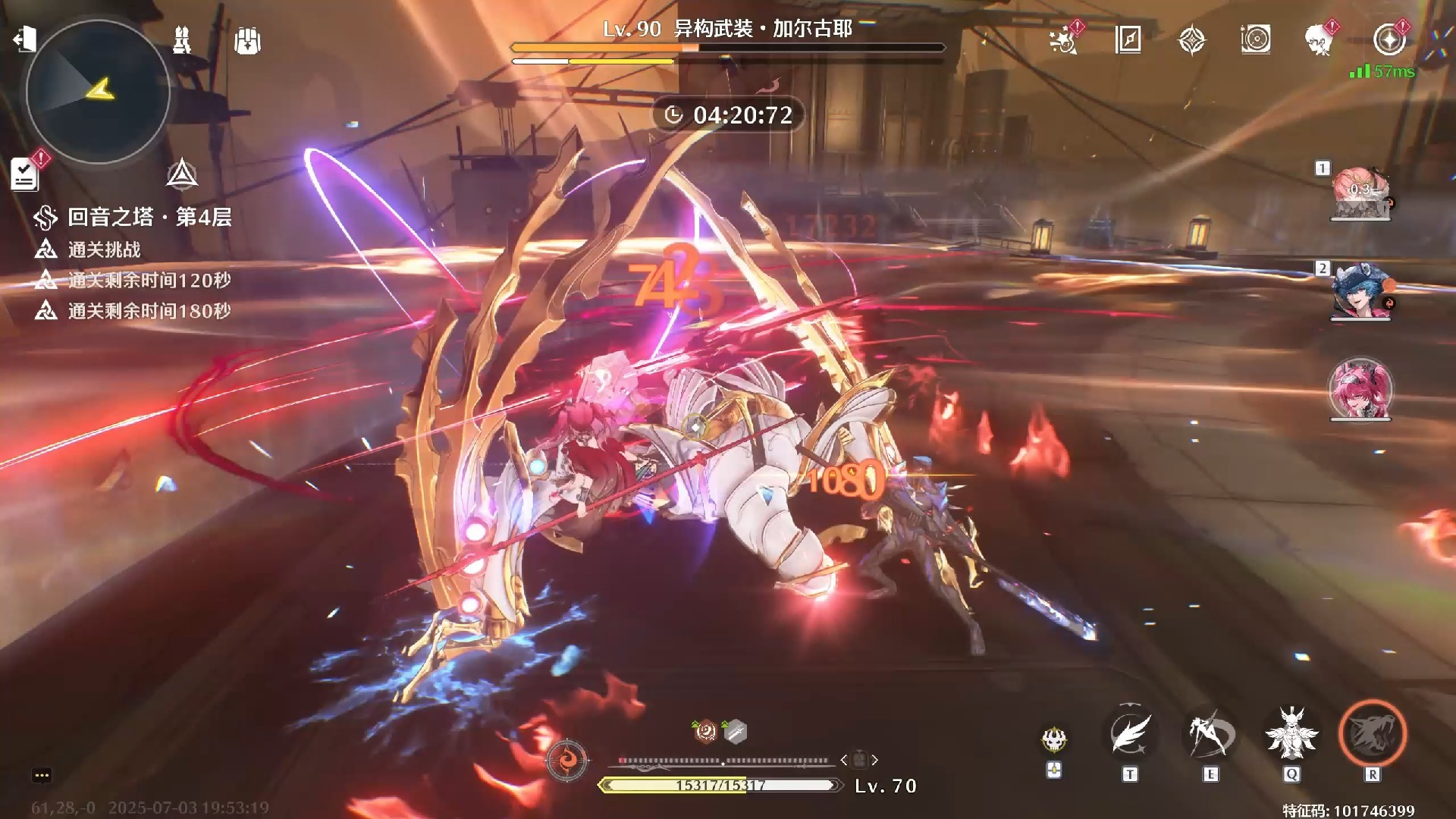1456x819 pixels.
Task: Click the exit challenge door icon
Action: click(25, 39)
